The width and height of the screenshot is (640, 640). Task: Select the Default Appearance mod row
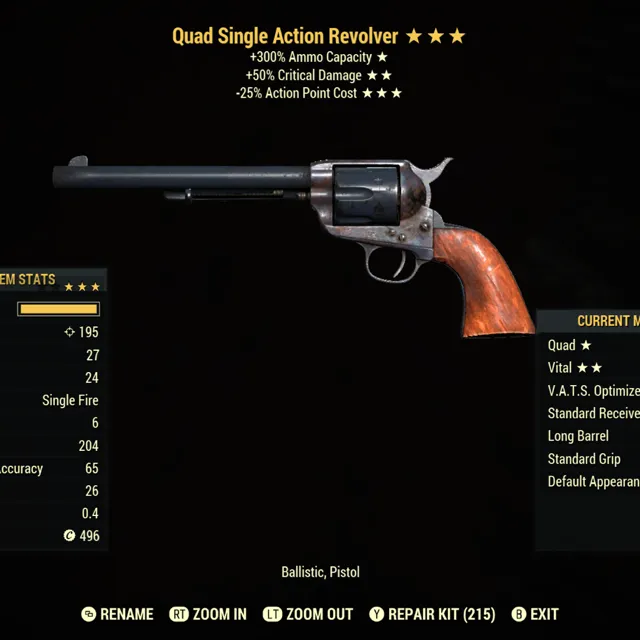click(593, 482)
